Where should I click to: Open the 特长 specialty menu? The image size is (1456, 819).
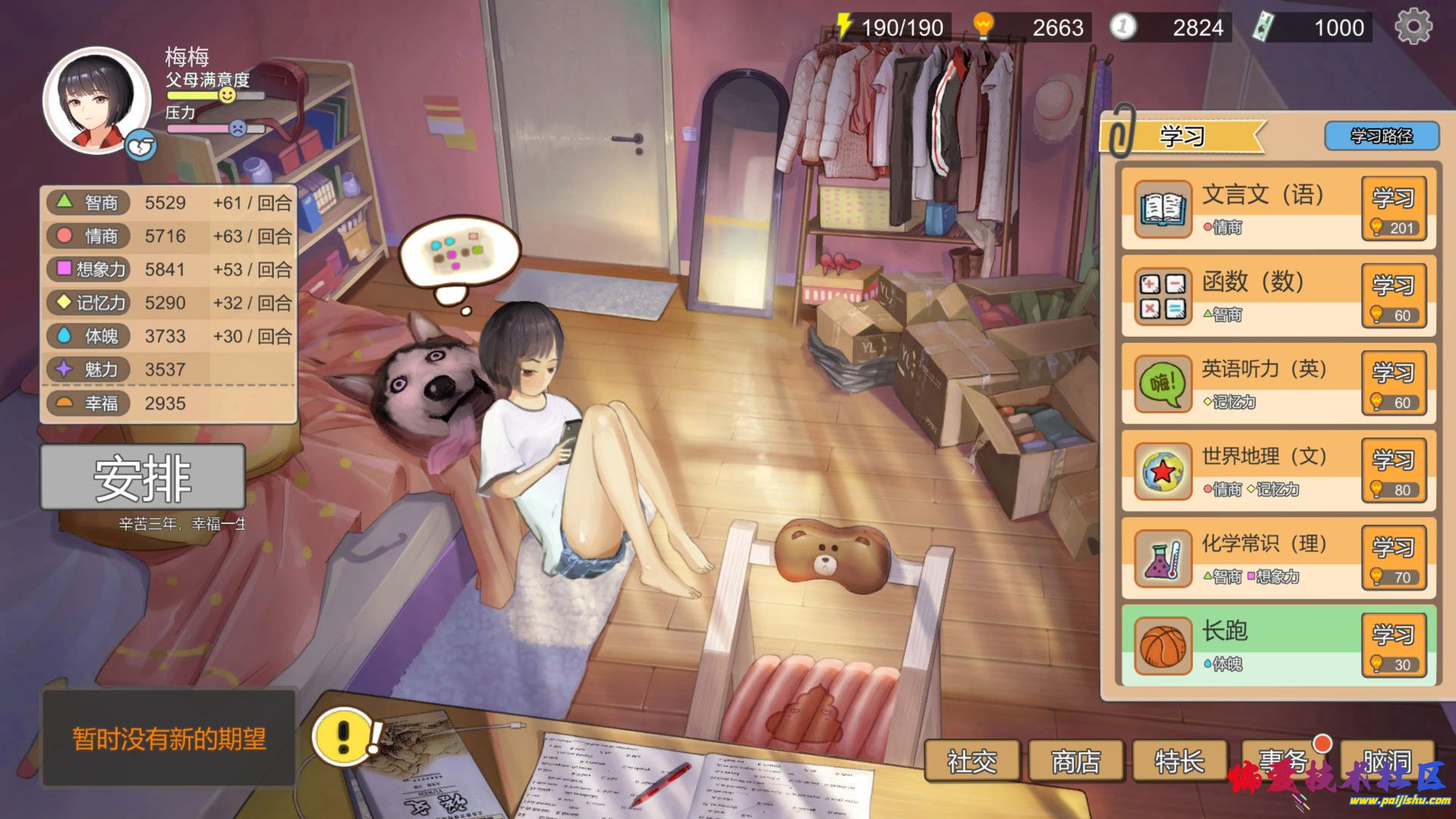[x=1179, y=761]
